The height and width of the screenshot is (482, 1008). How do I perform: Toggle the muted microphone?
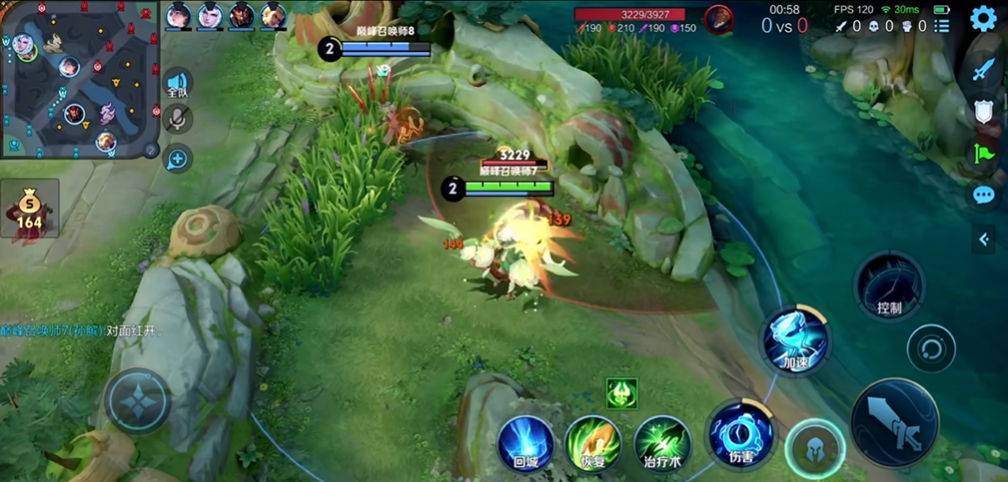point(178,120)
